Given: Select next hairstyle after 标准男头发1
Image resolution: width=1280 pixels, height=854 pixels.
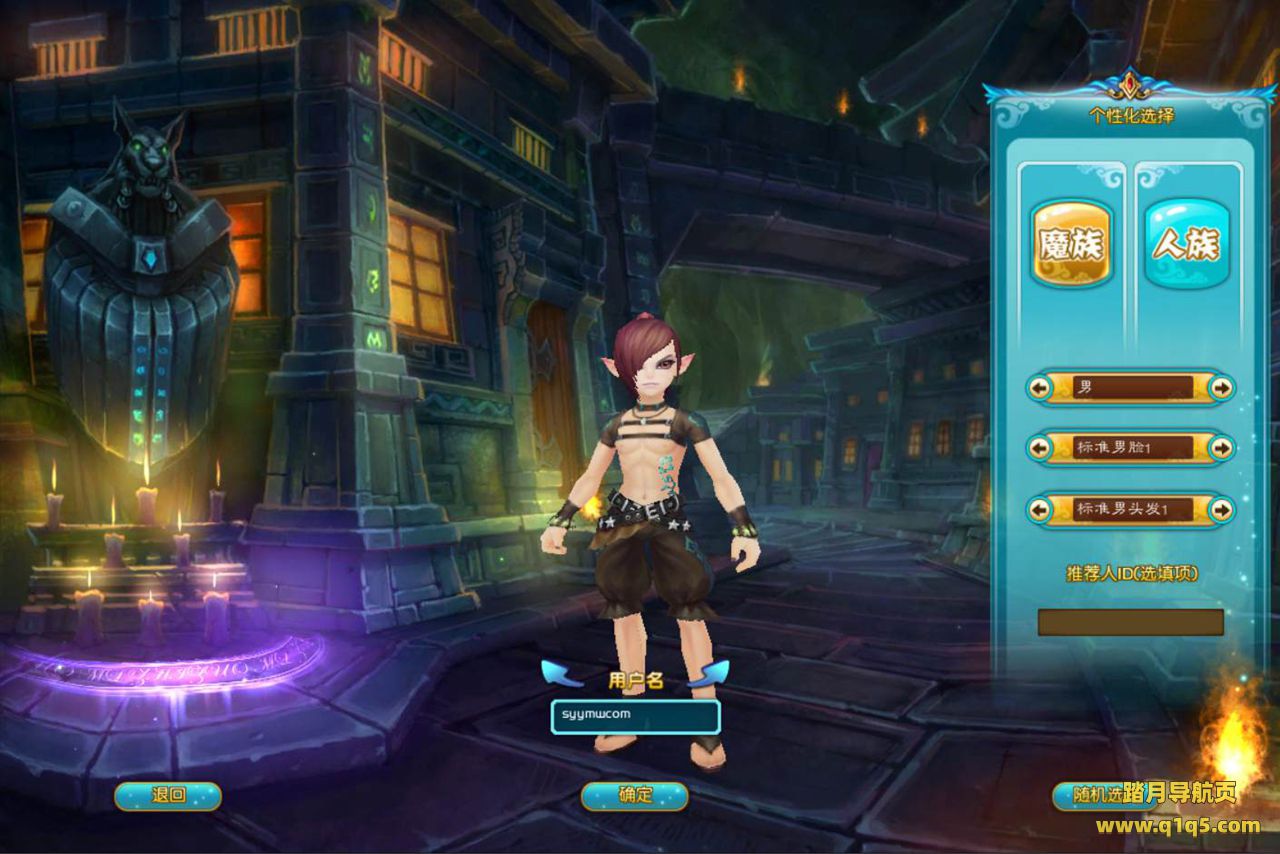Looking at the screenshot, I should coord(1221,510).
